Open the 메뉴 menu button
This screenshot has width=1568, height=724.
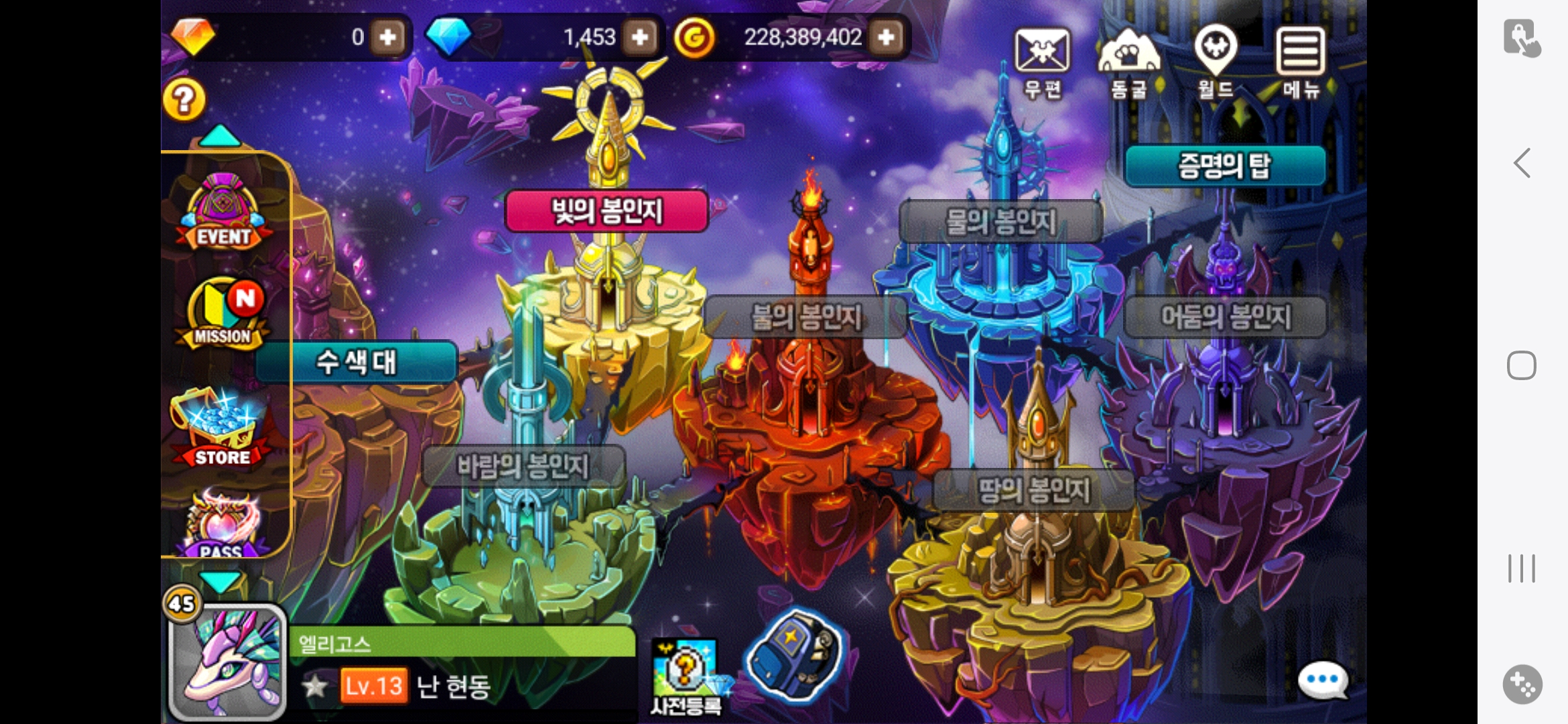coord(1301,62)
